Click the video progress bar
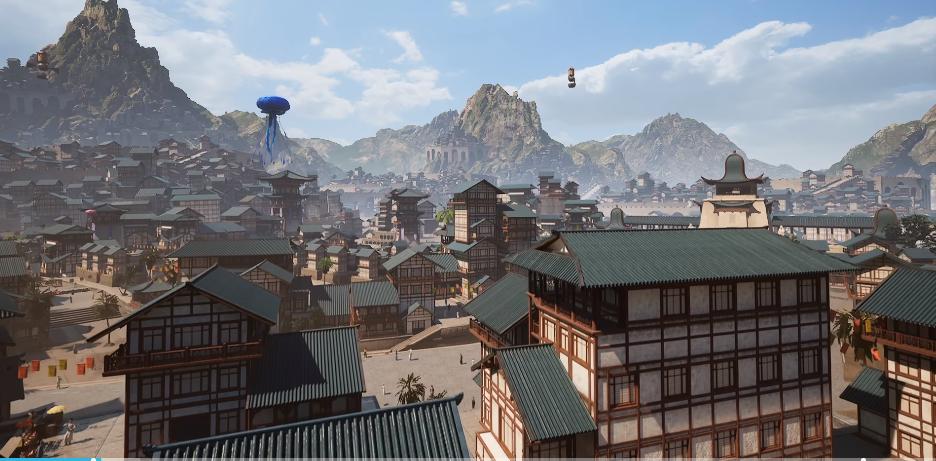 tap(468, 458)
